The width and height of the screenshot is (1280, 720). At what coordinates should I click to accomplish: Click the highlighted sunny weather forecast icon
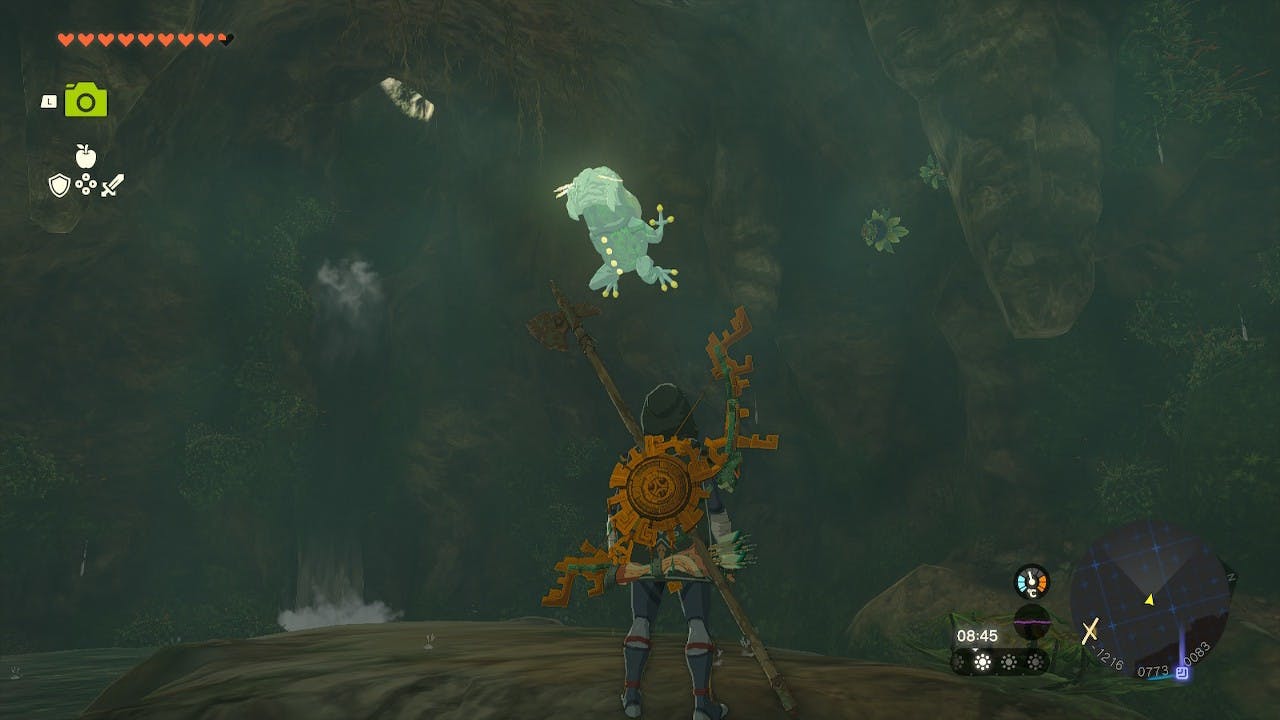click(x=983, y=662)
